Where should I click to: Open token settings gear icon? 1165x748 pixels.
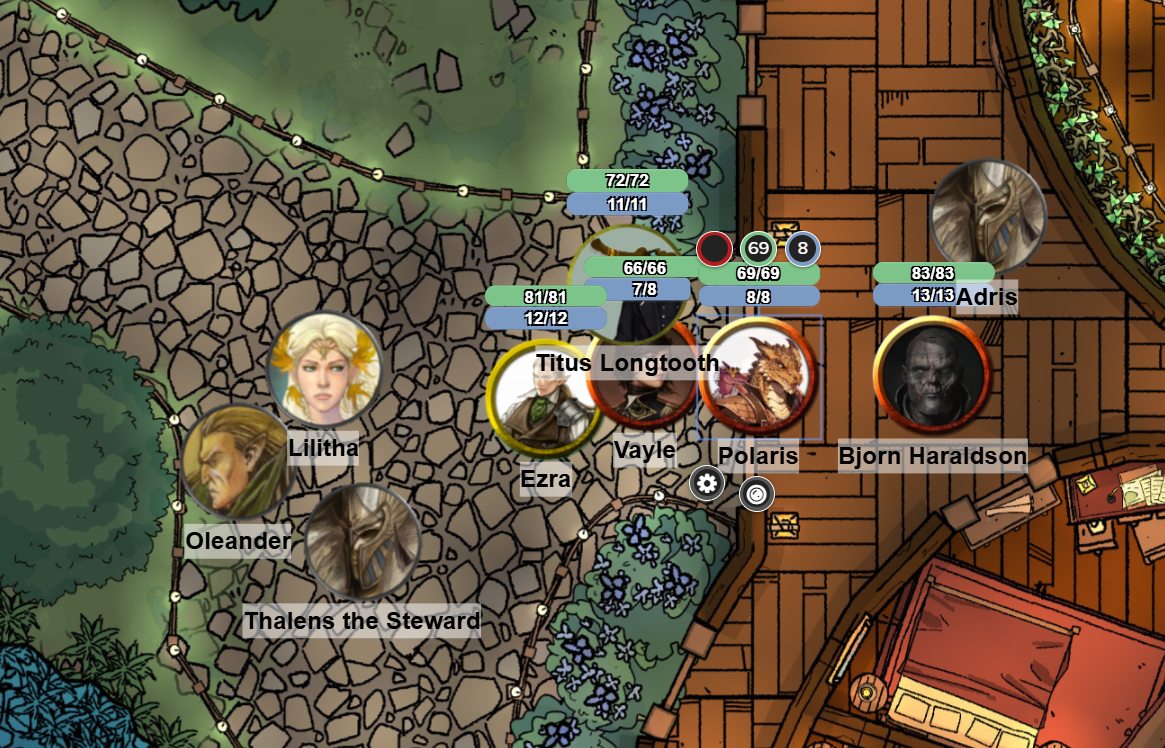pyautogui.click(x=707, y=484)
